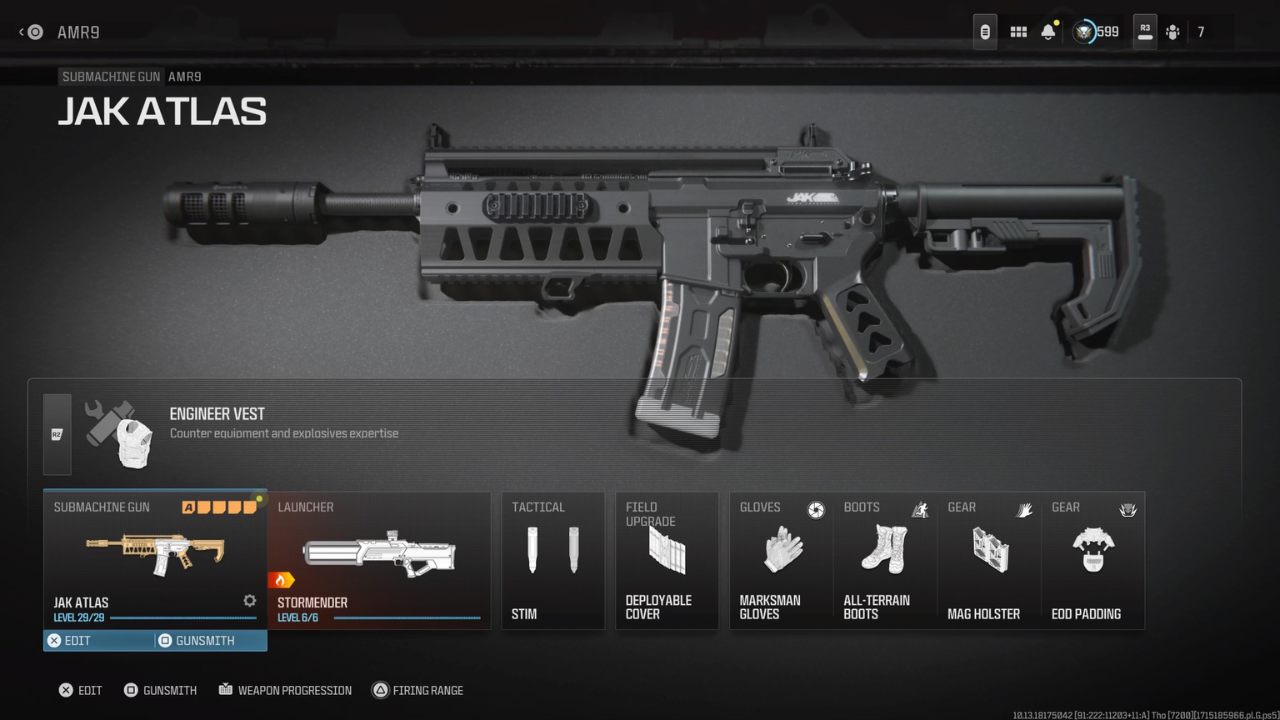This screenshot has width=1280, height=720.
Task: Open the JAK ATLAS weapon customization gear icon
Action: click(248, 600)
